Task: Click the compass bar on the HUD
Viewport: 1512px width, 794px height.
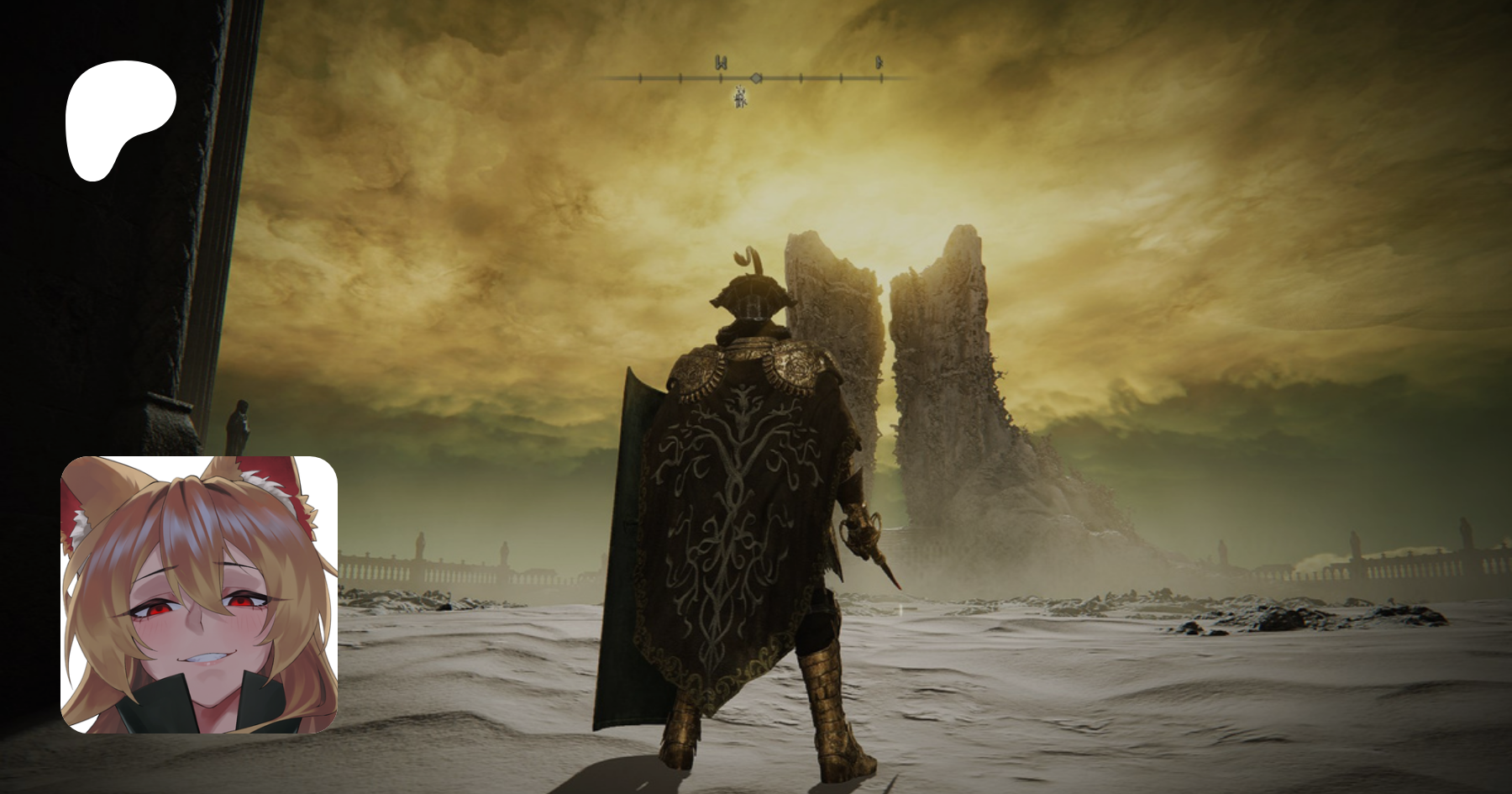Action: 756,78
